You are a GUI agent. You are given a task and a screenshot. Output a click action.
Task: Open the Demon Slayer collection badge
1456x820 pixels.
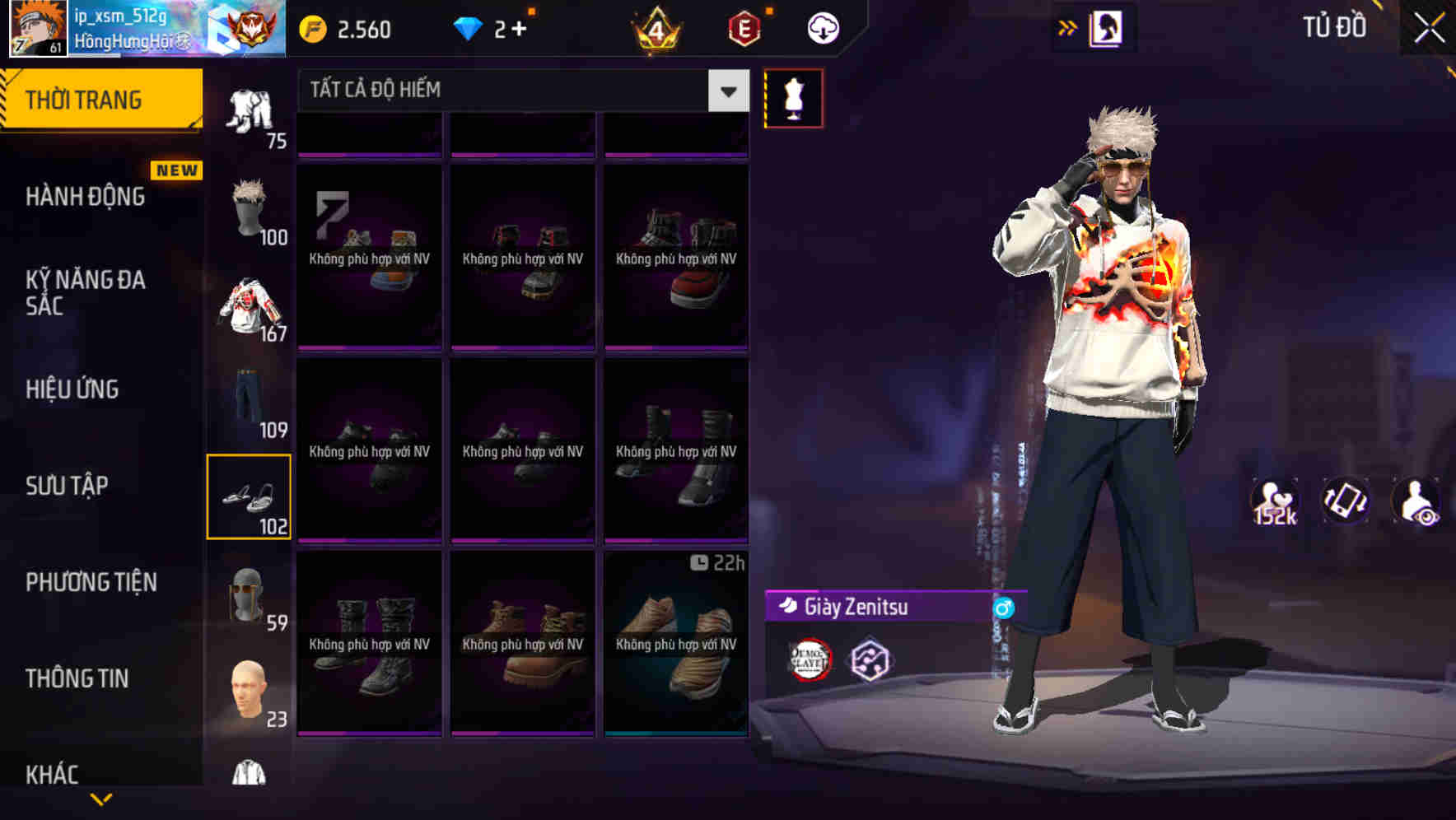point(810,657)
